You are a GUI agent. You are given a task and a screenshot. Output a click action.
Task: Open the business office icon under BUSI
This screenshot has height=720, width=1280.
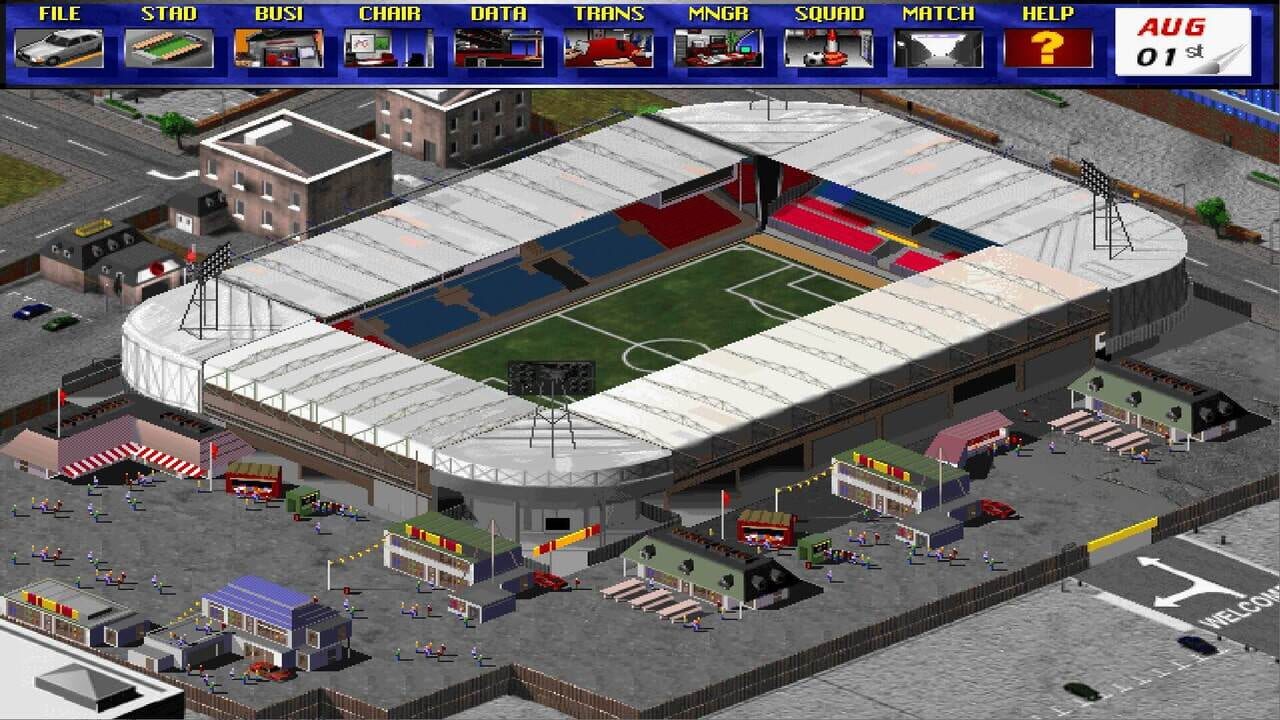click(x=277, y=47)
